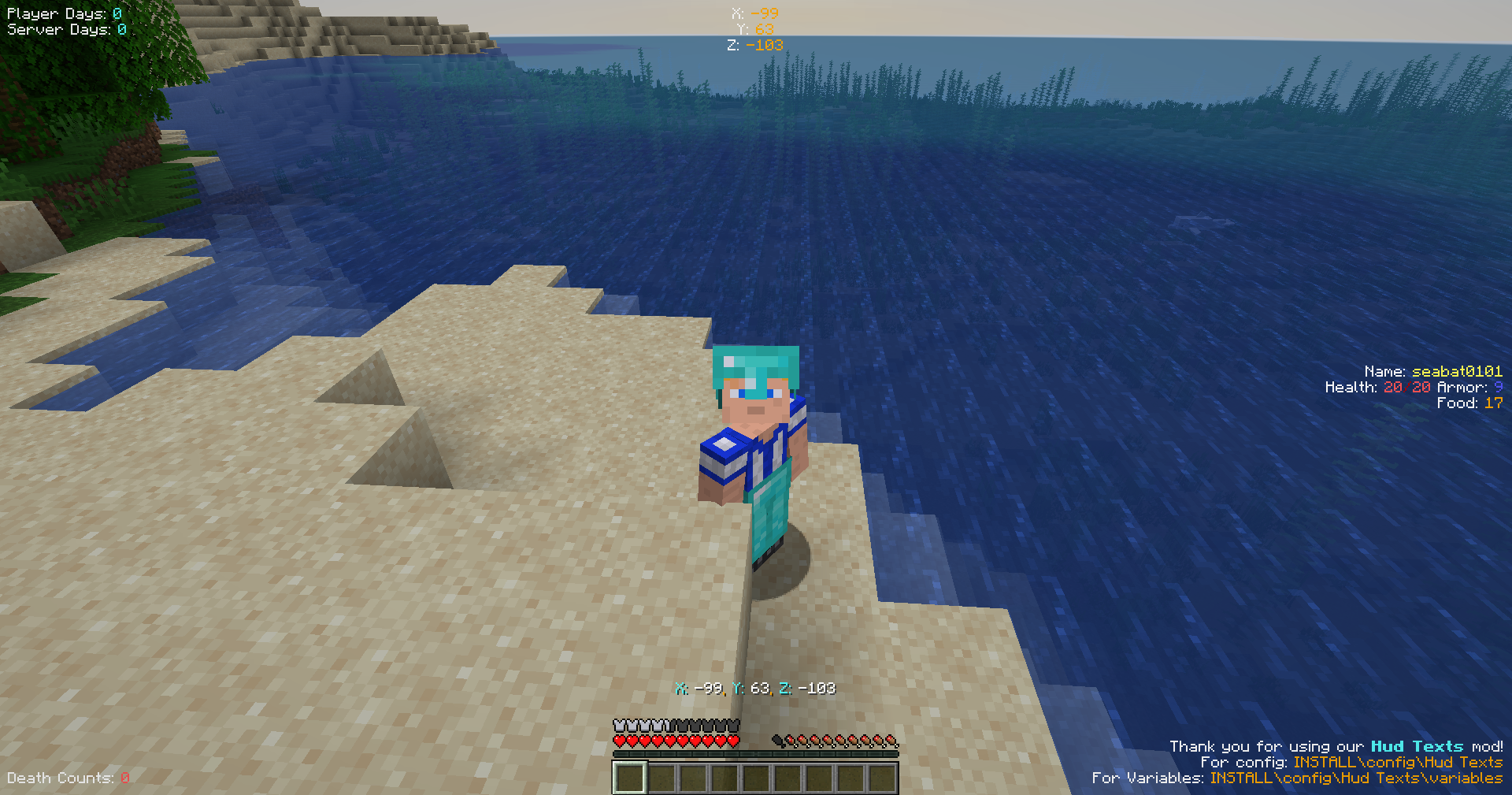Open the INSTALL\config\Hud Texts config path
The height and width of the screenshot is (795, 1512).
tap(1399, 762)
